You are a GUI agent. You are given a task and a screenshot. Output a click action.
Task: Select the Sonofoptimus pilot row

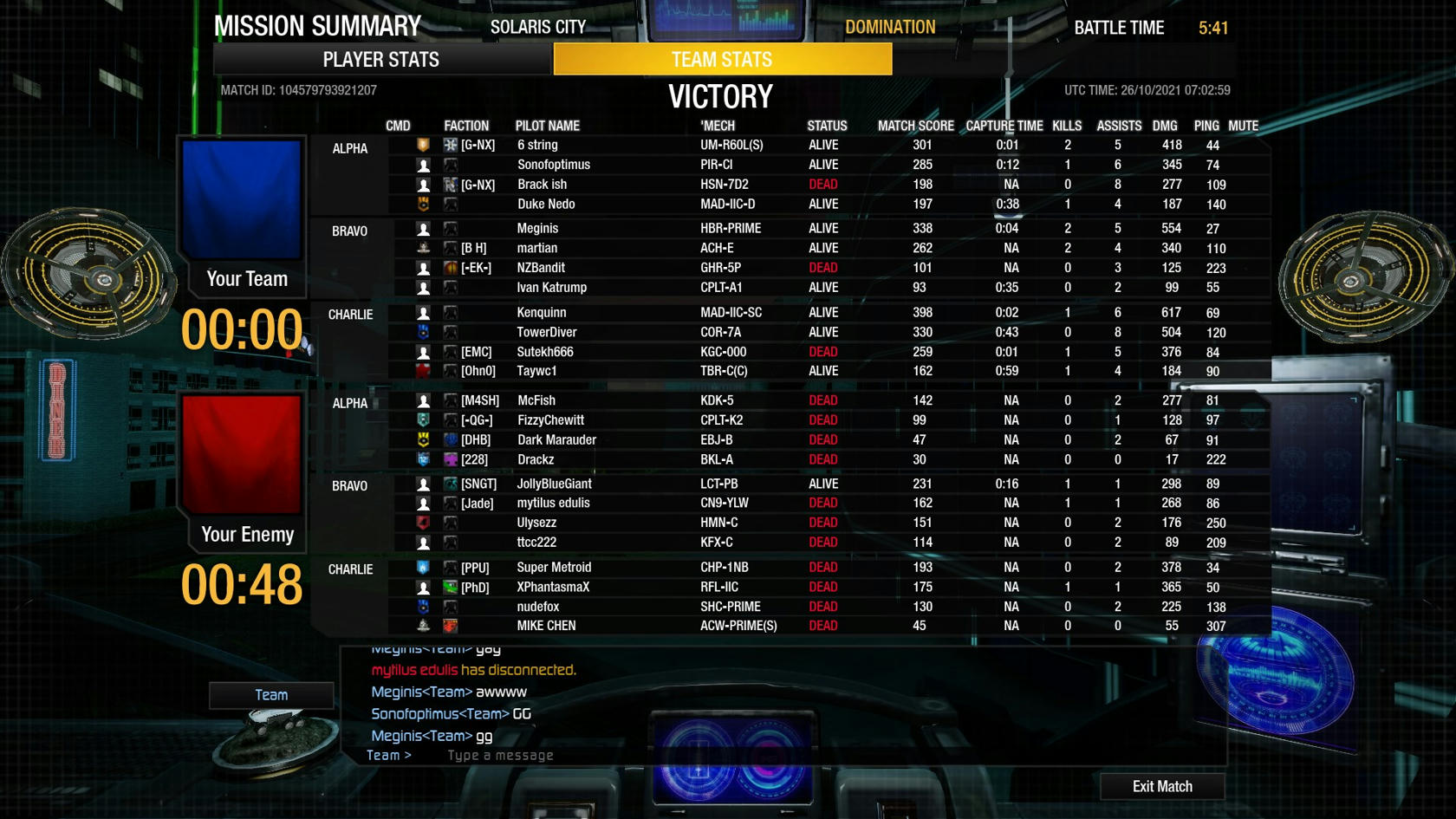(554, 165)
